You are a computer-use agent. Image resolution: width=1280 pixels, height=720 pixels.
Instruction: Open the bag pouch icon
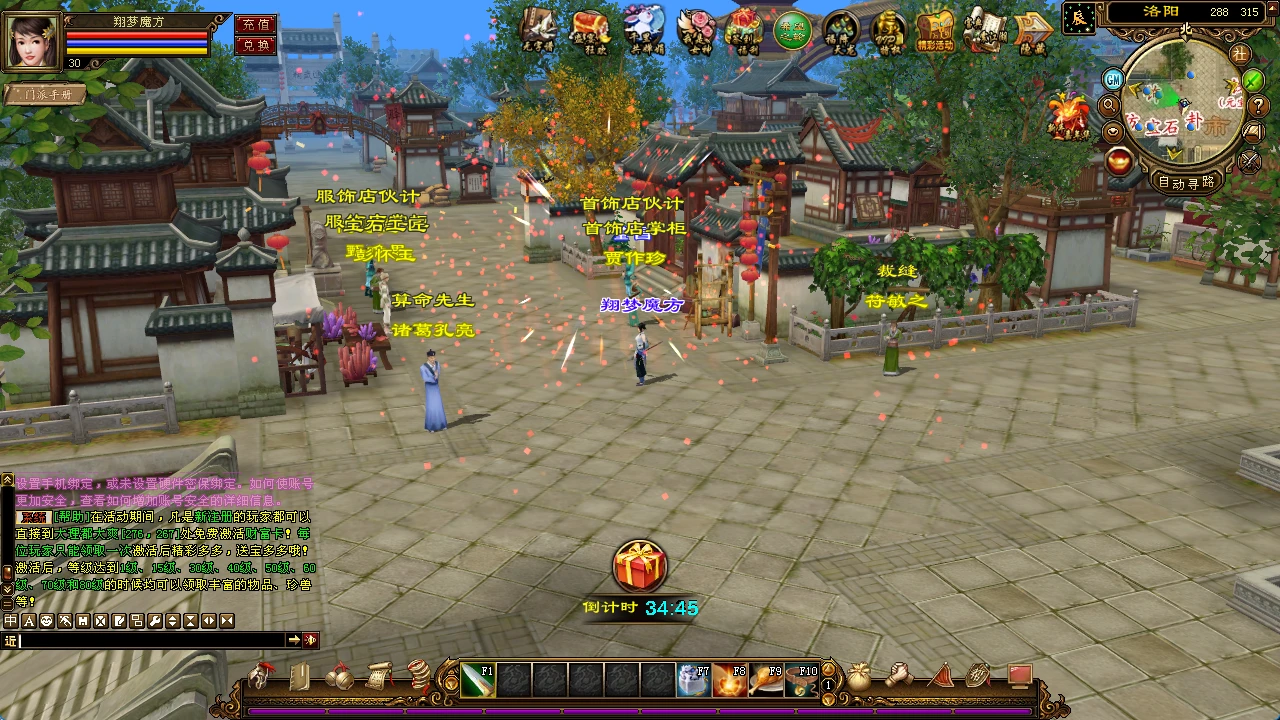coord(858,677)
